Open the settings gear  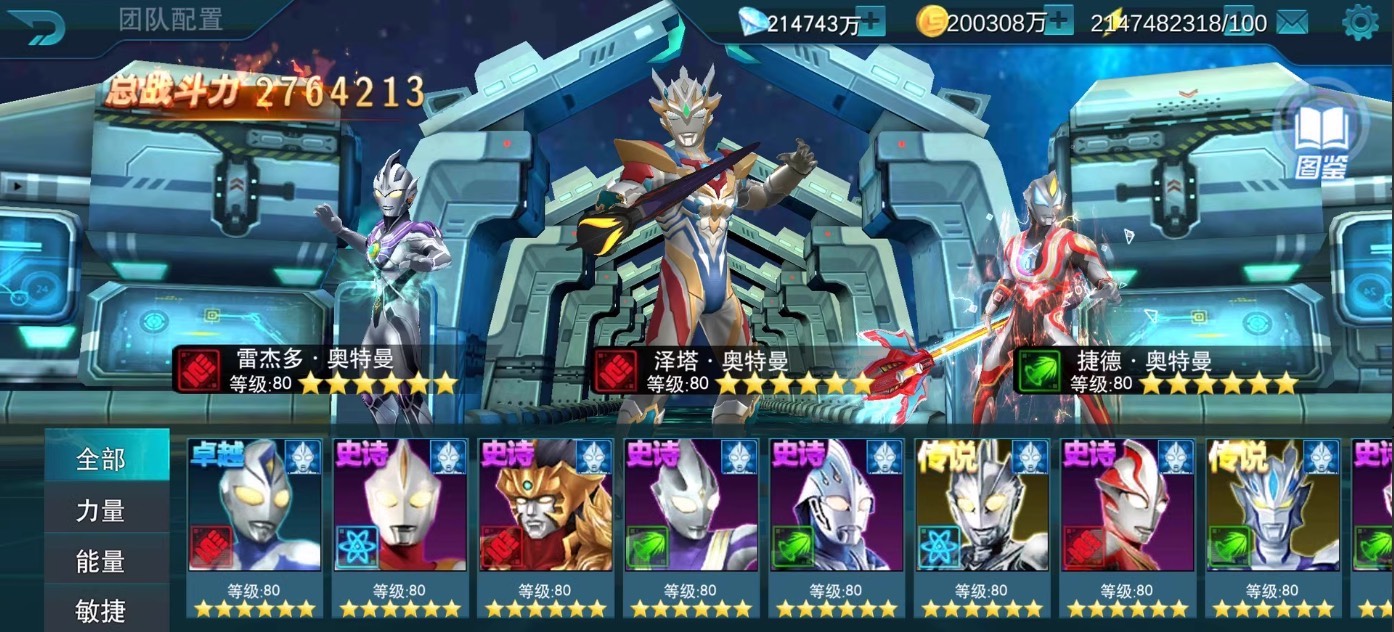coord(1360,22)
